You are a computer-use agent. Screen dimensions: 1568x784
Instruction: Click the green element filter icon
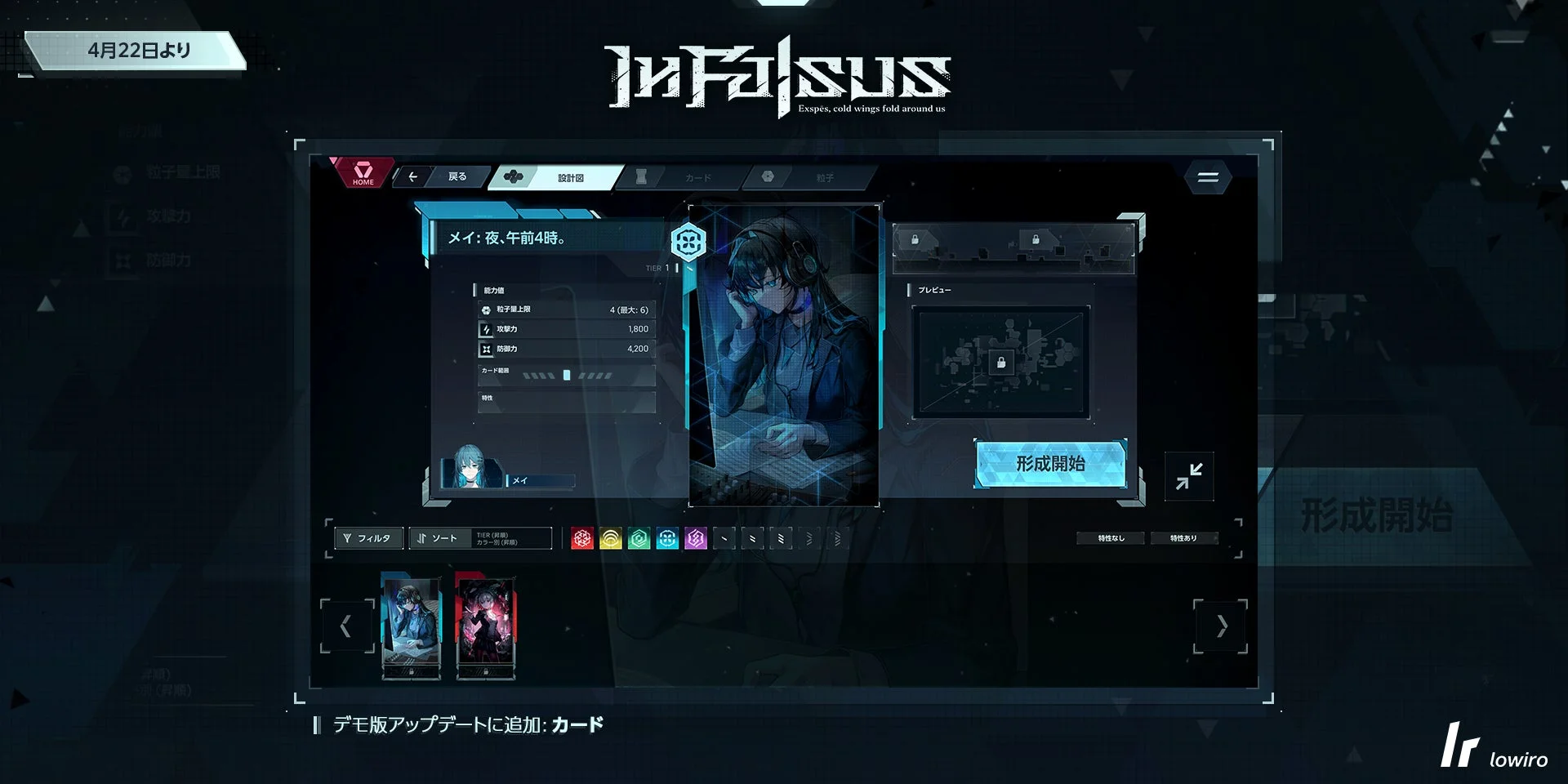point(639,537)
